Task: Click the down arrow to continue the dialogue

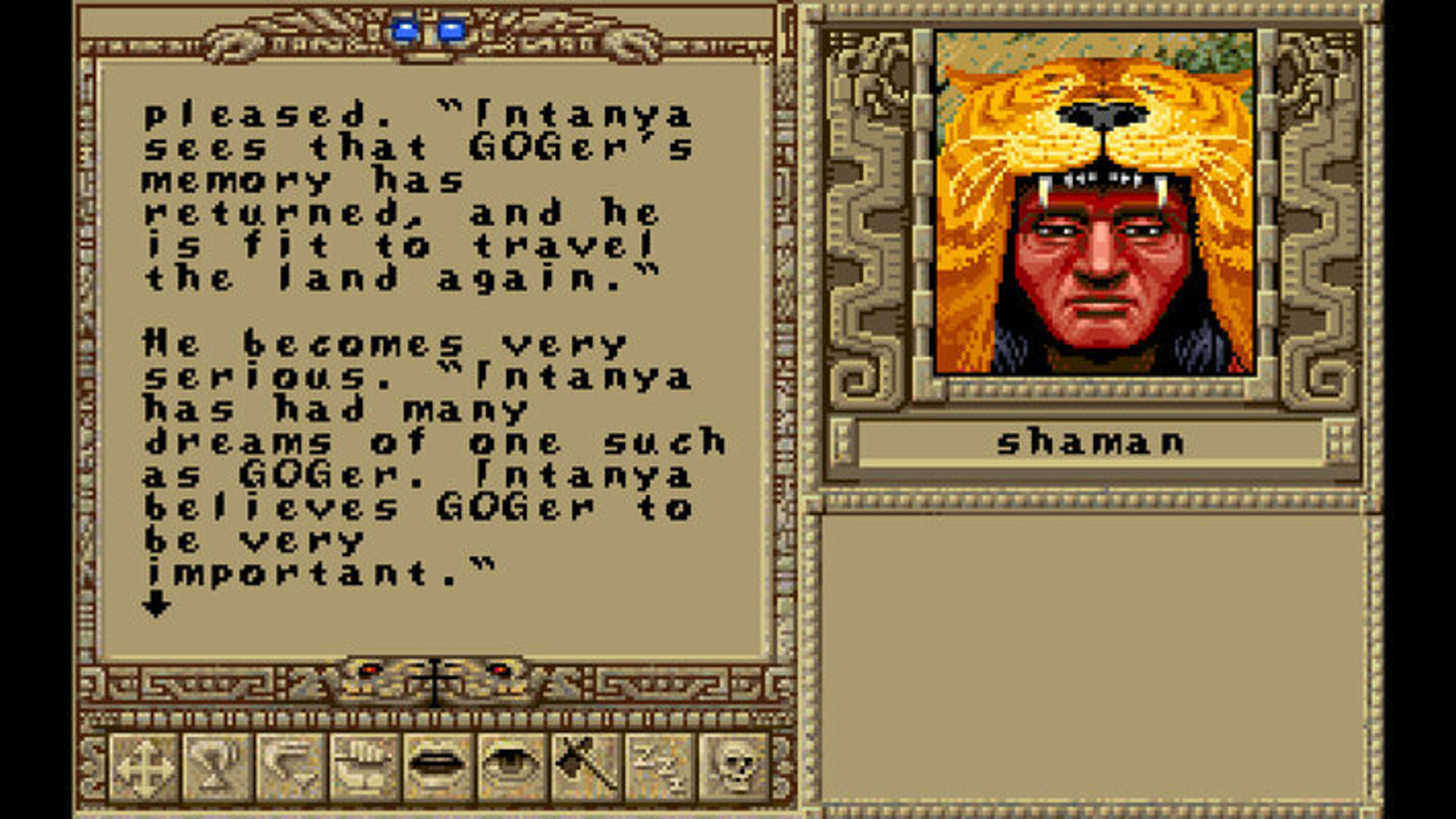Action: tap(157, 604)
